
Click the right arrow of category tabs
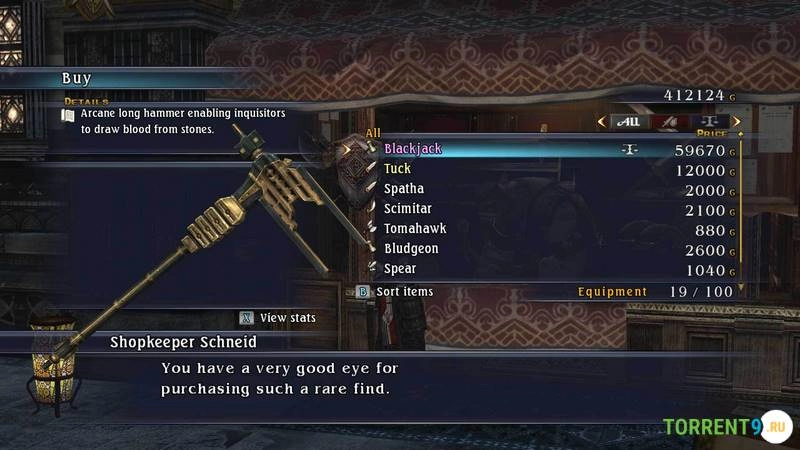(x=737, y=122)
